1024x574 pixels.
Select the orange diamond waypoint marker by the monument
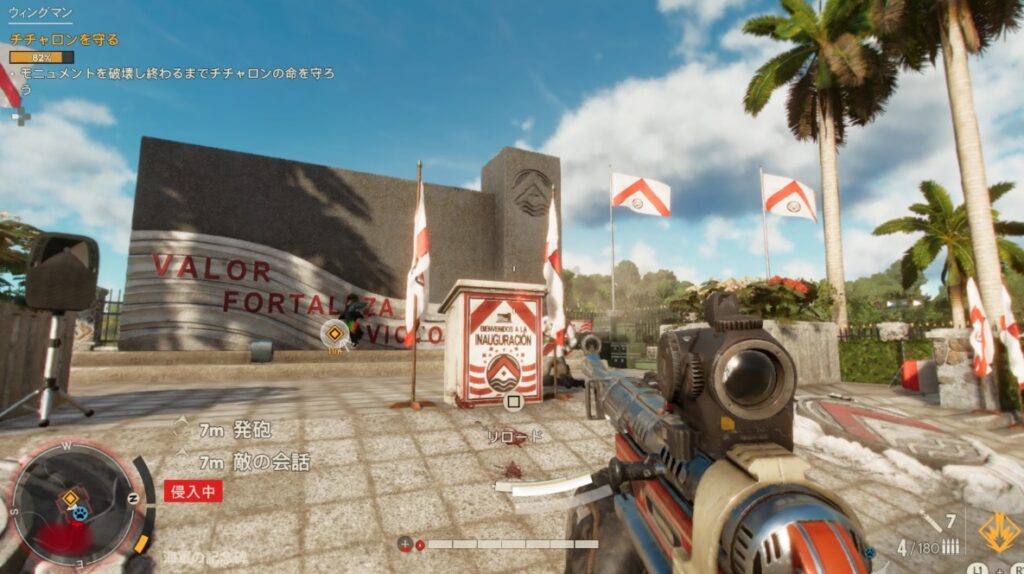[x=334, y=333]
